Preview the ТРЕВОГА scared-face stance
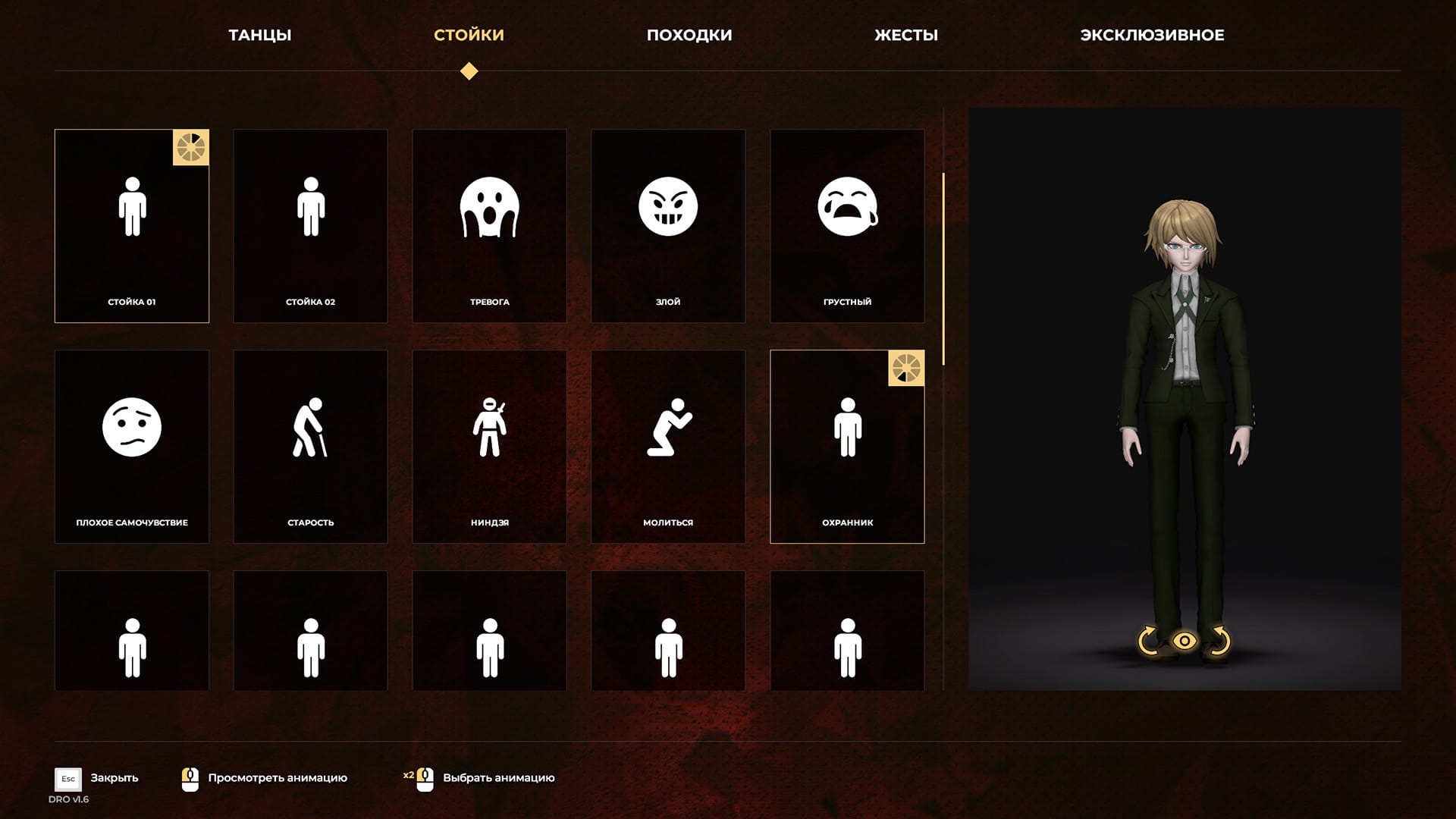The height and width of the screenshot is (819, 1456). coord(489,226)
